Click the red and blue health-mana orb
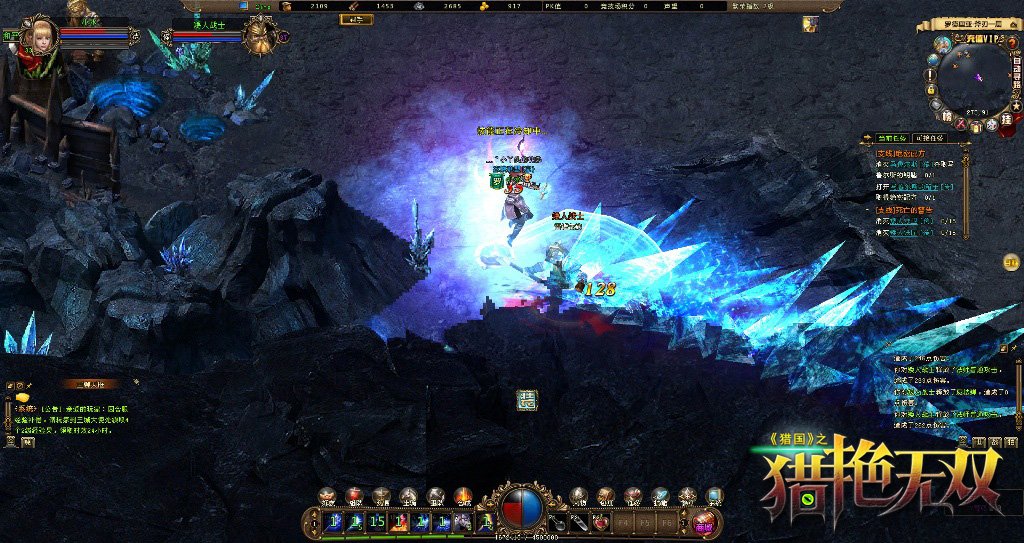Viewport: 1024px width, 543px height. (520, 508)
